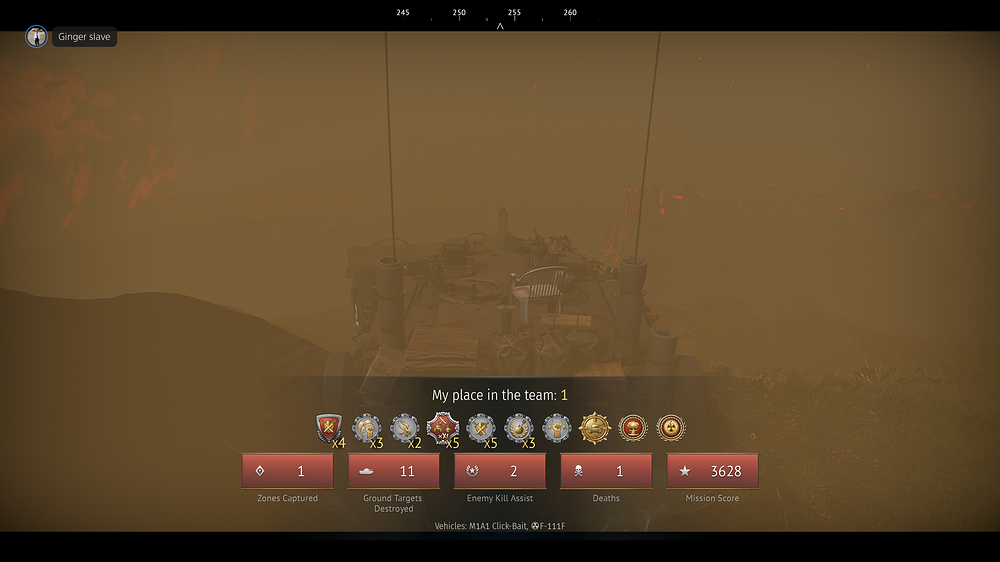1000x562 pixels.
Task: Select the mushroom cloud award medal
Action: [x=633, y=429]
